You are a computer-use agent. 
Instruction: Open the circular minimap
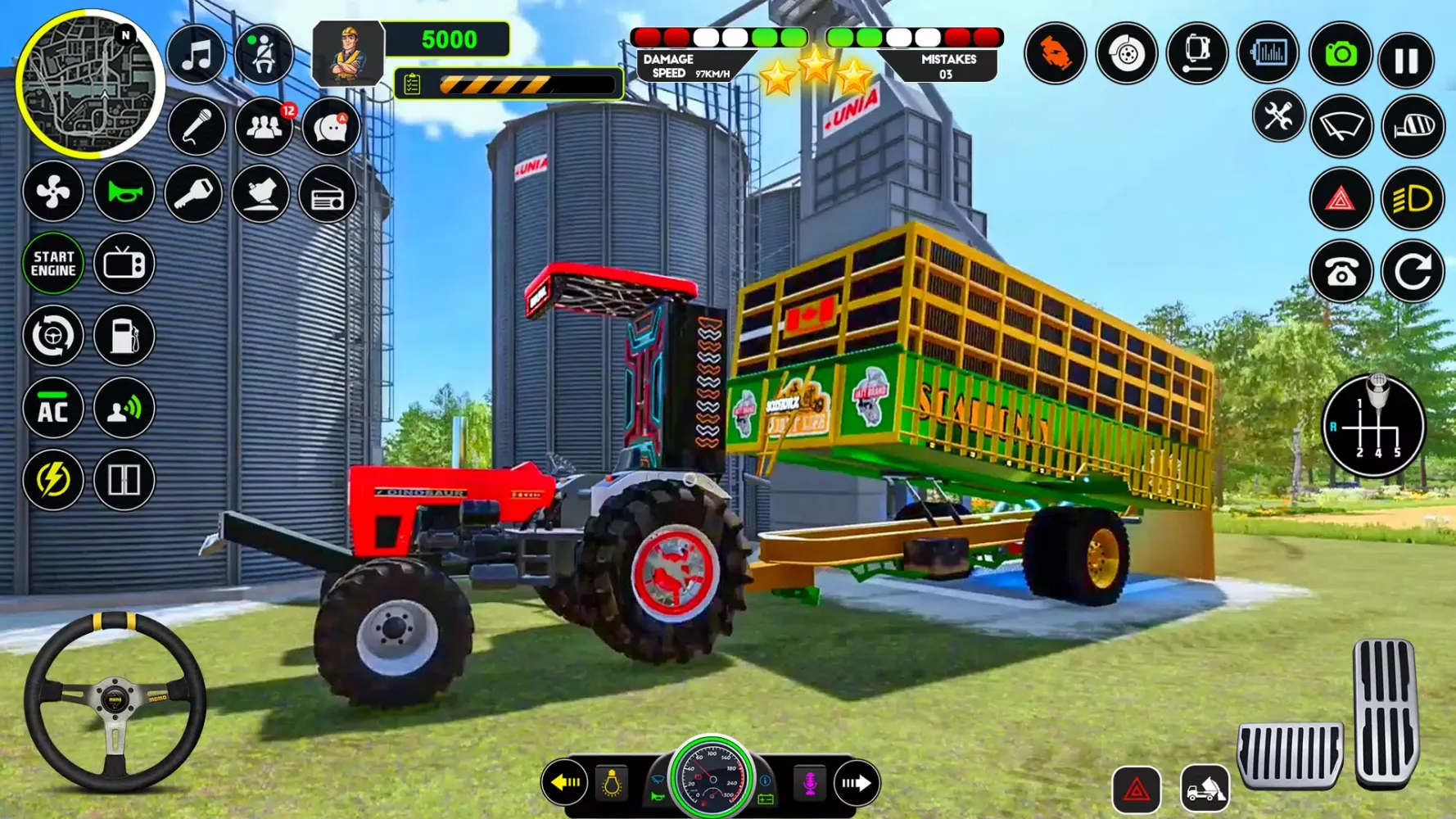pyautogui.click(x=88, y=84)
